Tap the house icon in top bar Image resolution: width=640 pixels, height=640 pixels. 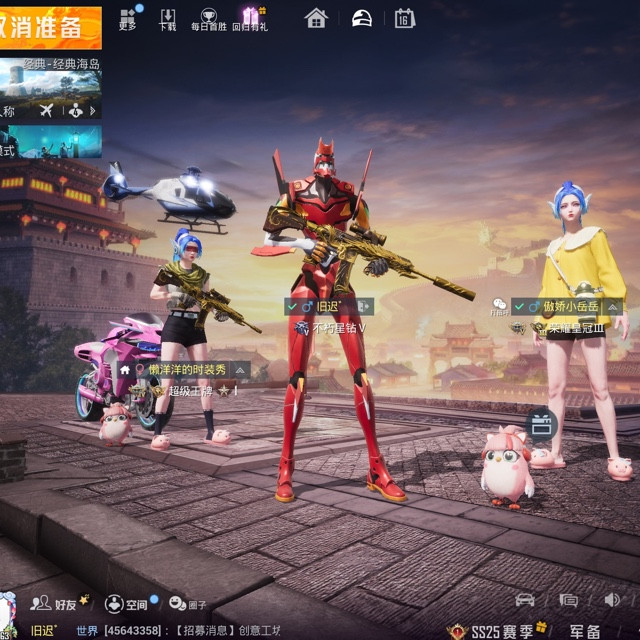point(316,18)
